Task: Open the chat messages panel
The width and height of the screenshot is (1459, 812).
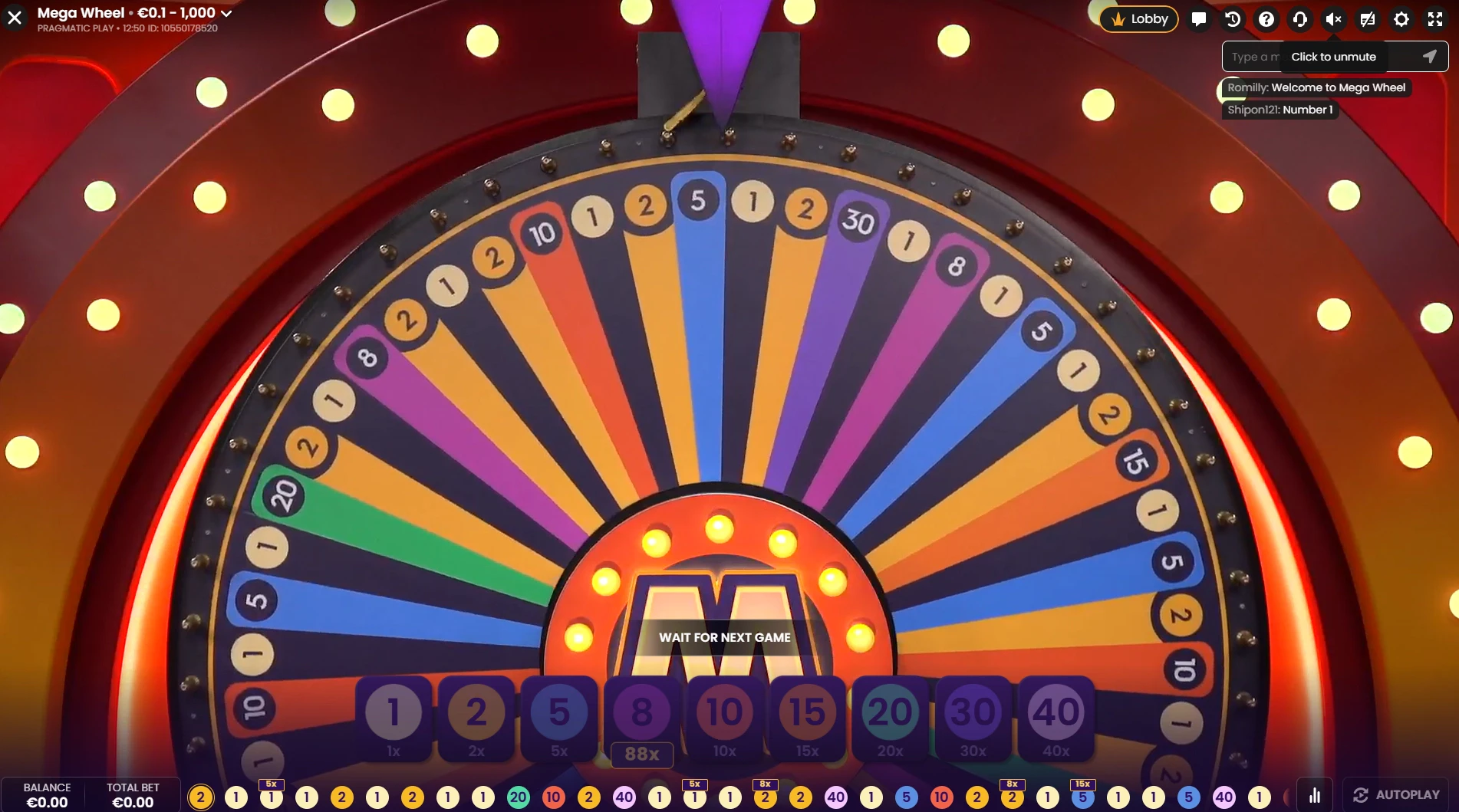Action: (1199, 19)
